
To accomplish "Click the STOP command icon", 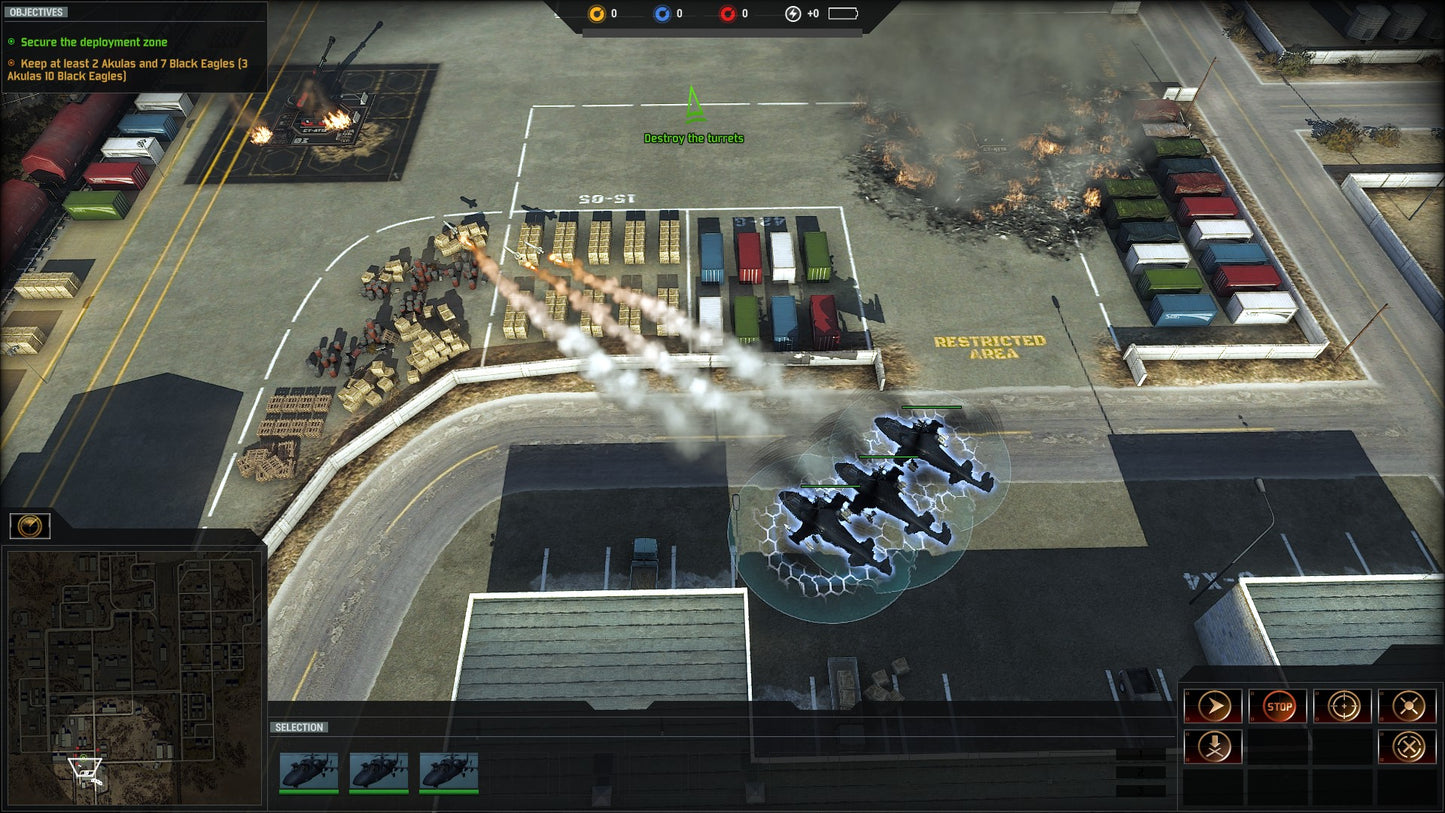I will (1278, 705).
